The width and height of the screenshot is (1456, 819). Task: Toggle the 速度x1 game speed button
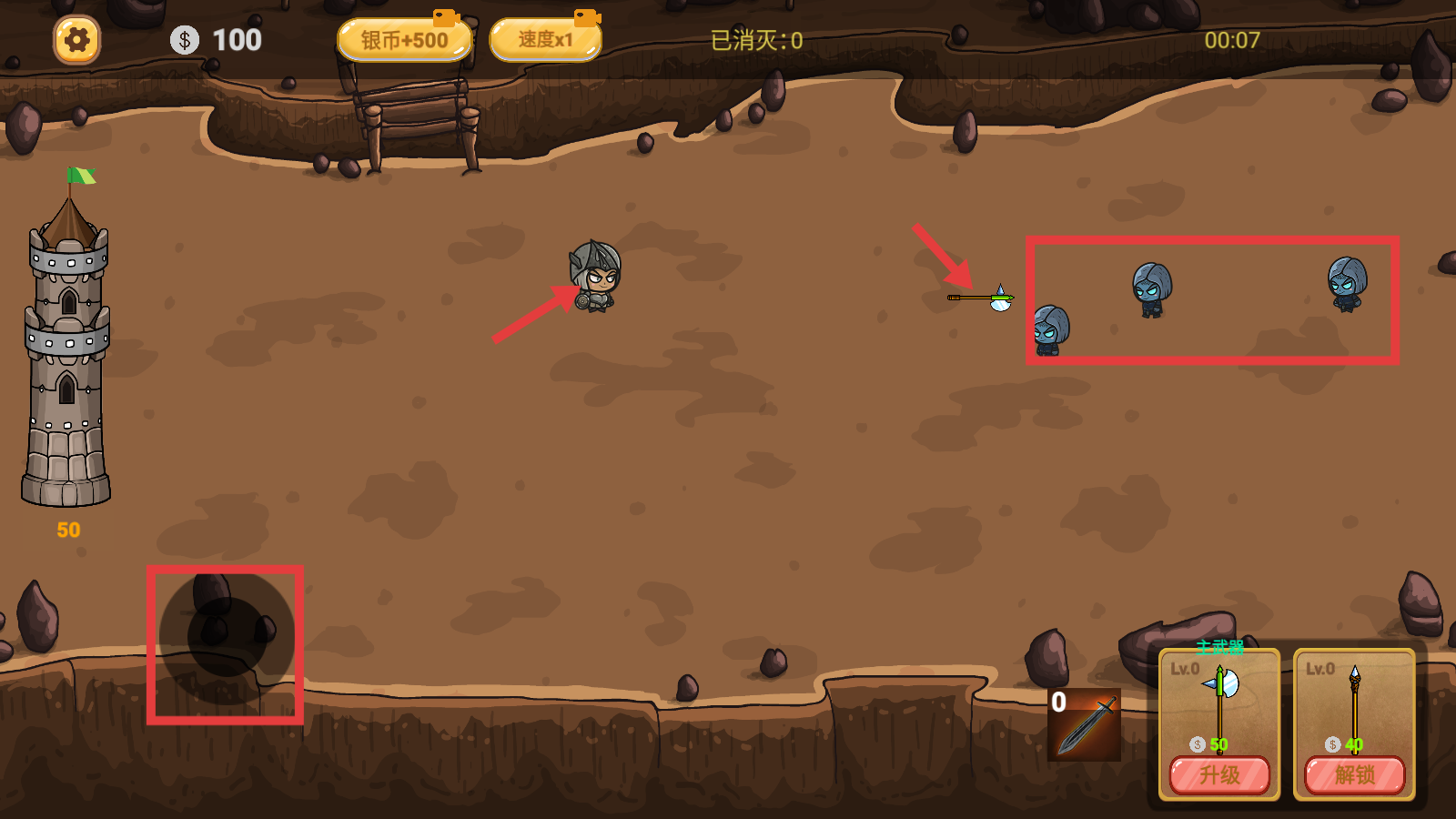545,41
